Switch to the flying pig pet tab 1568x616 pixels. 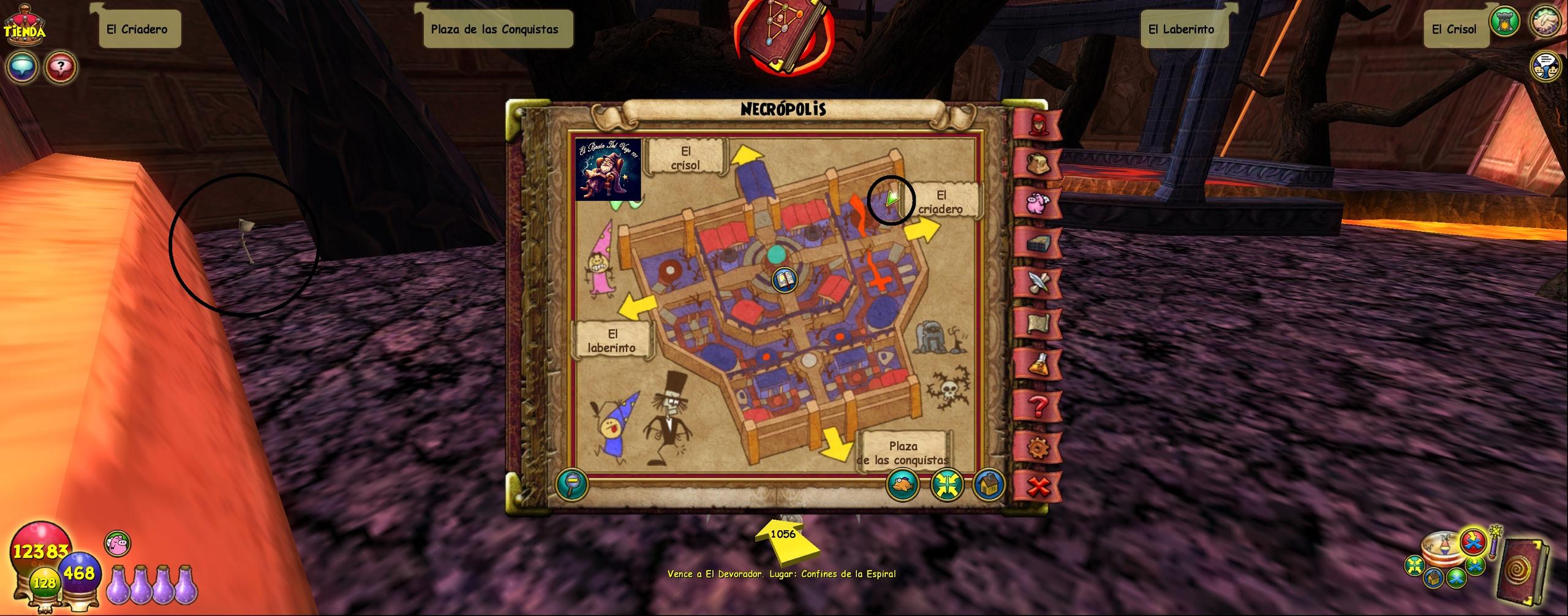(1038, 203)
